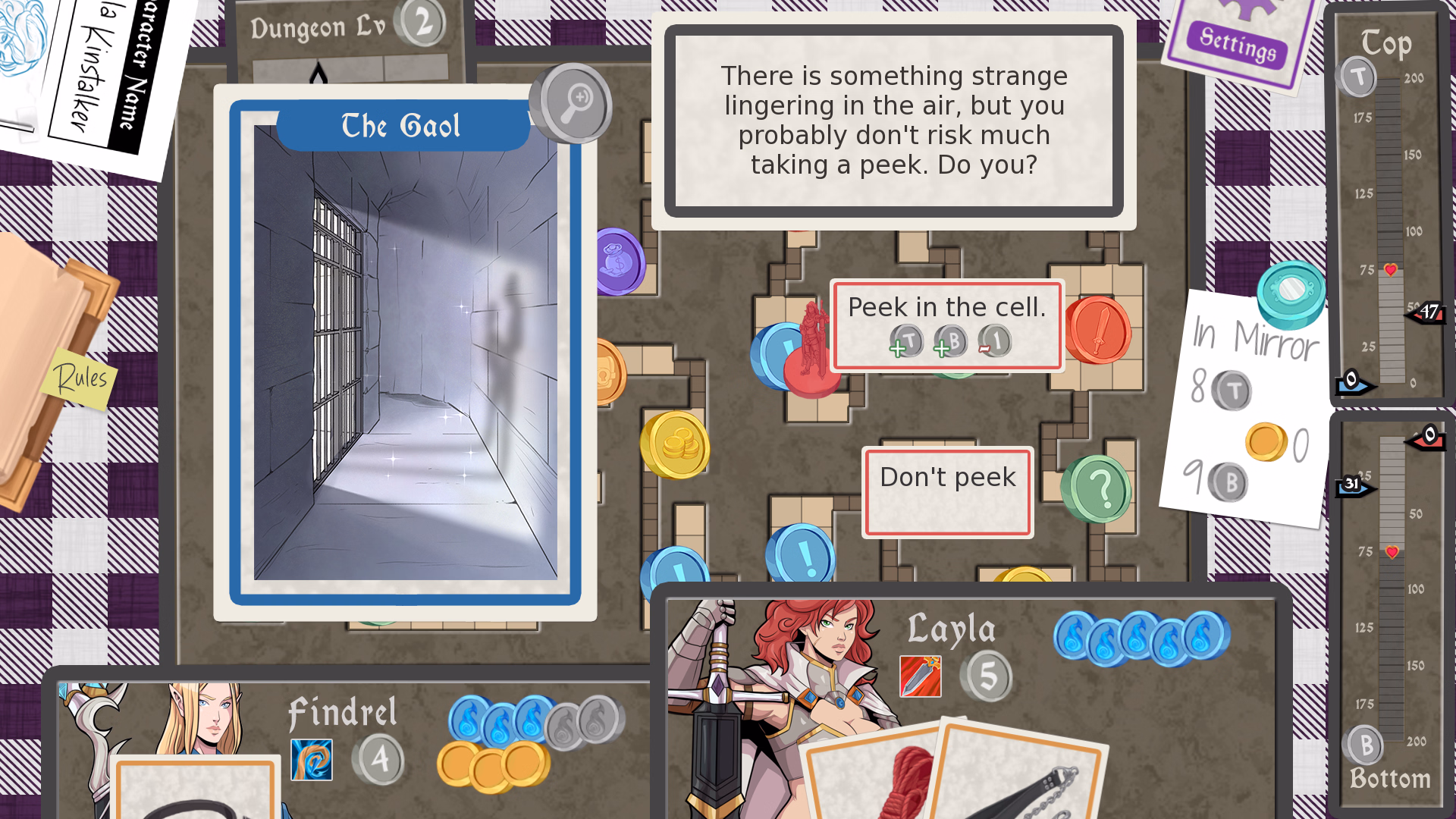Select the purple token on the map
Viewport: 1456px width, 819px height.
pos(620,262)
